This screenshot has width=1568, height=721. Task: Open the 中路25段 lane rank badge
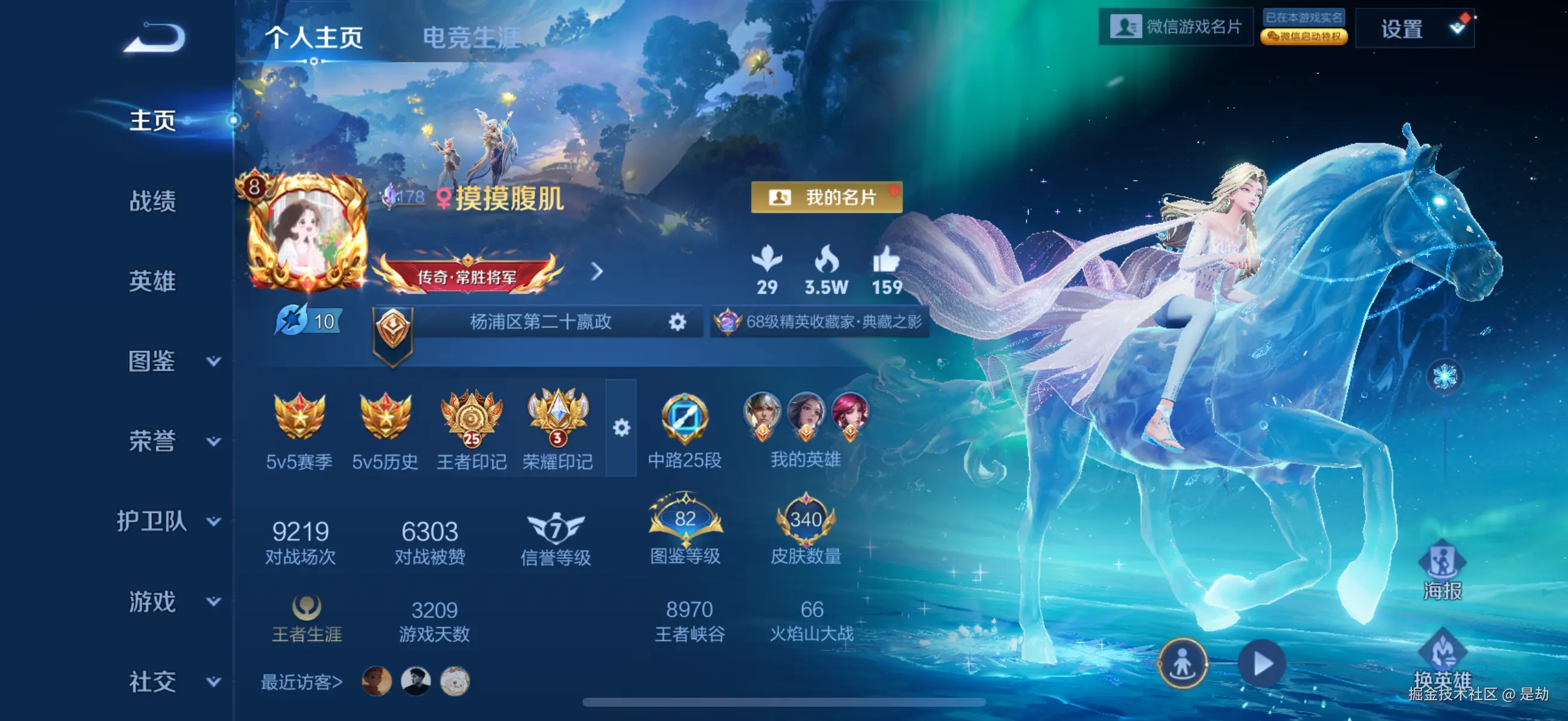coord(687,421)
